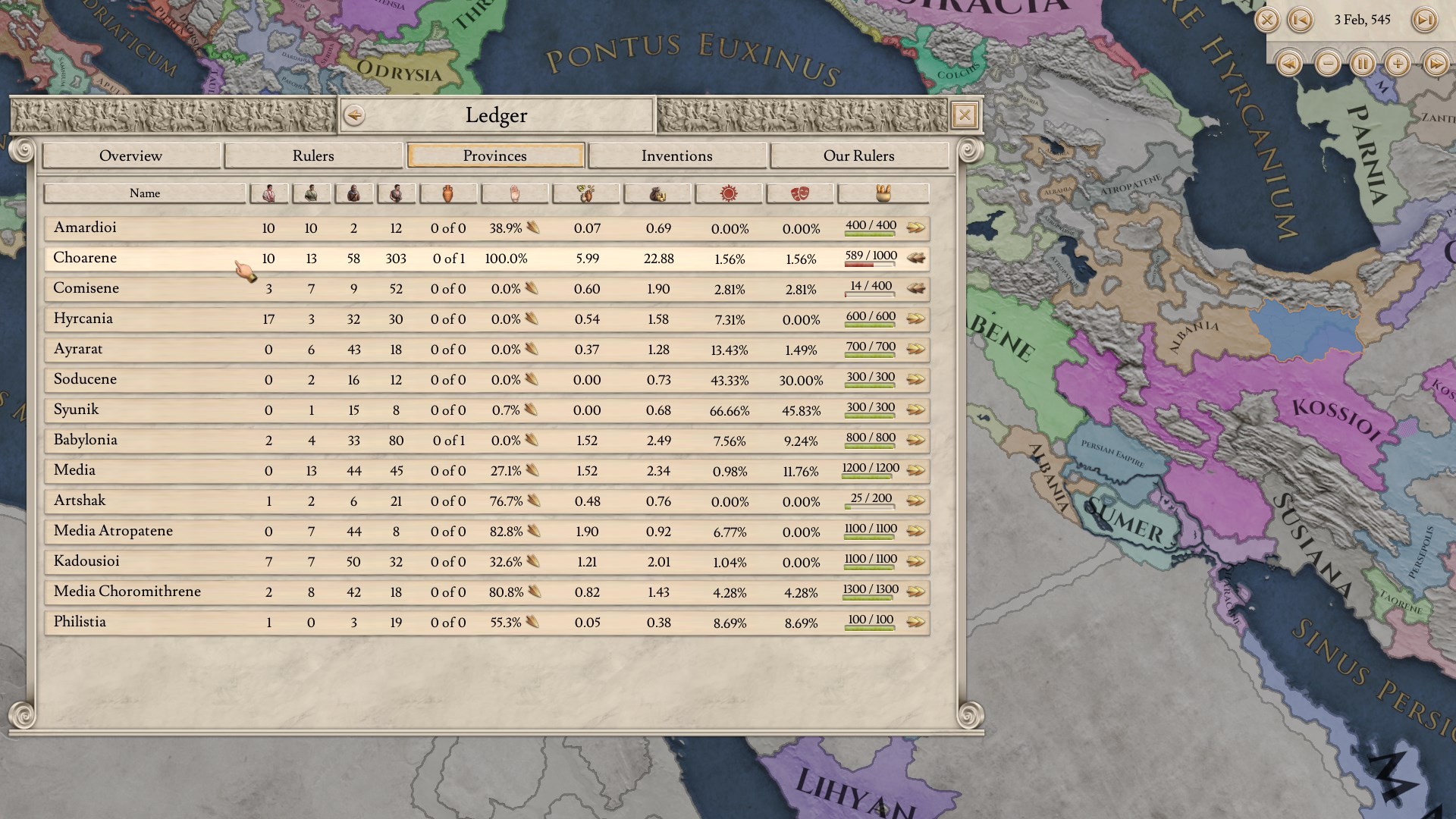The image size is (1456, 819).
Task: Open the Rulers tab
Action: click(x=313, y=155)
